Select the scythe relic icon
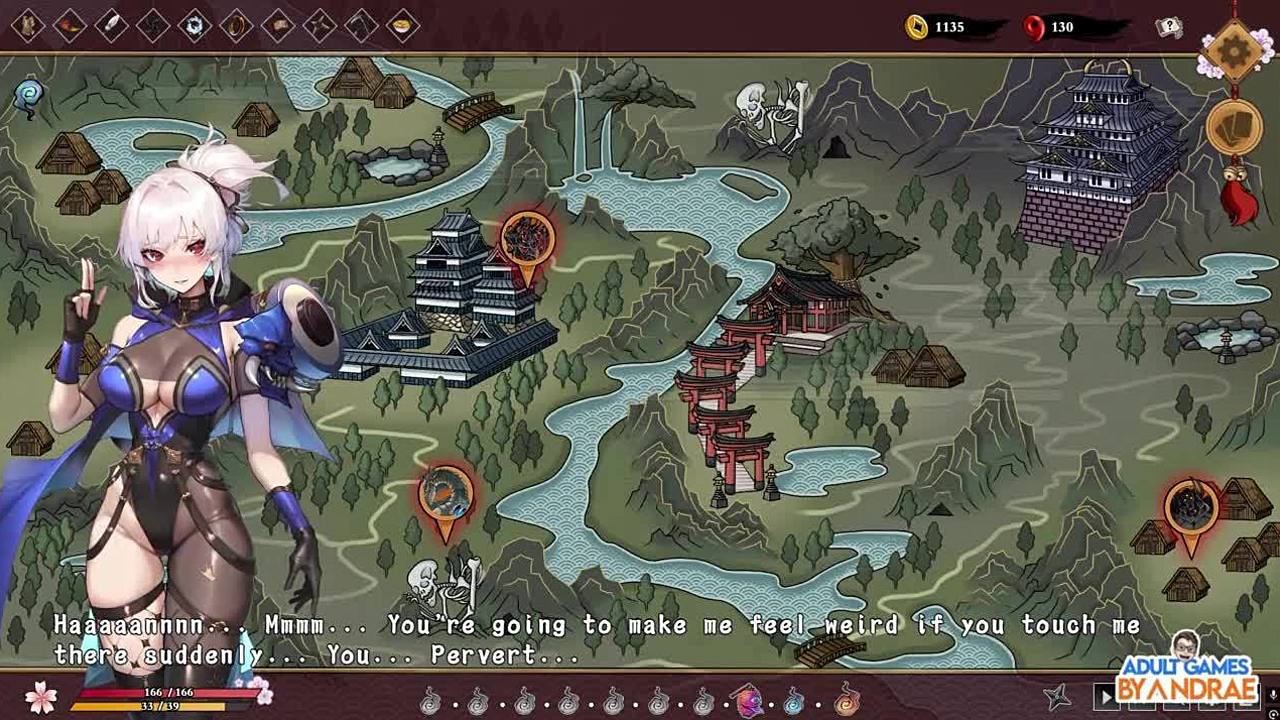 360,26
